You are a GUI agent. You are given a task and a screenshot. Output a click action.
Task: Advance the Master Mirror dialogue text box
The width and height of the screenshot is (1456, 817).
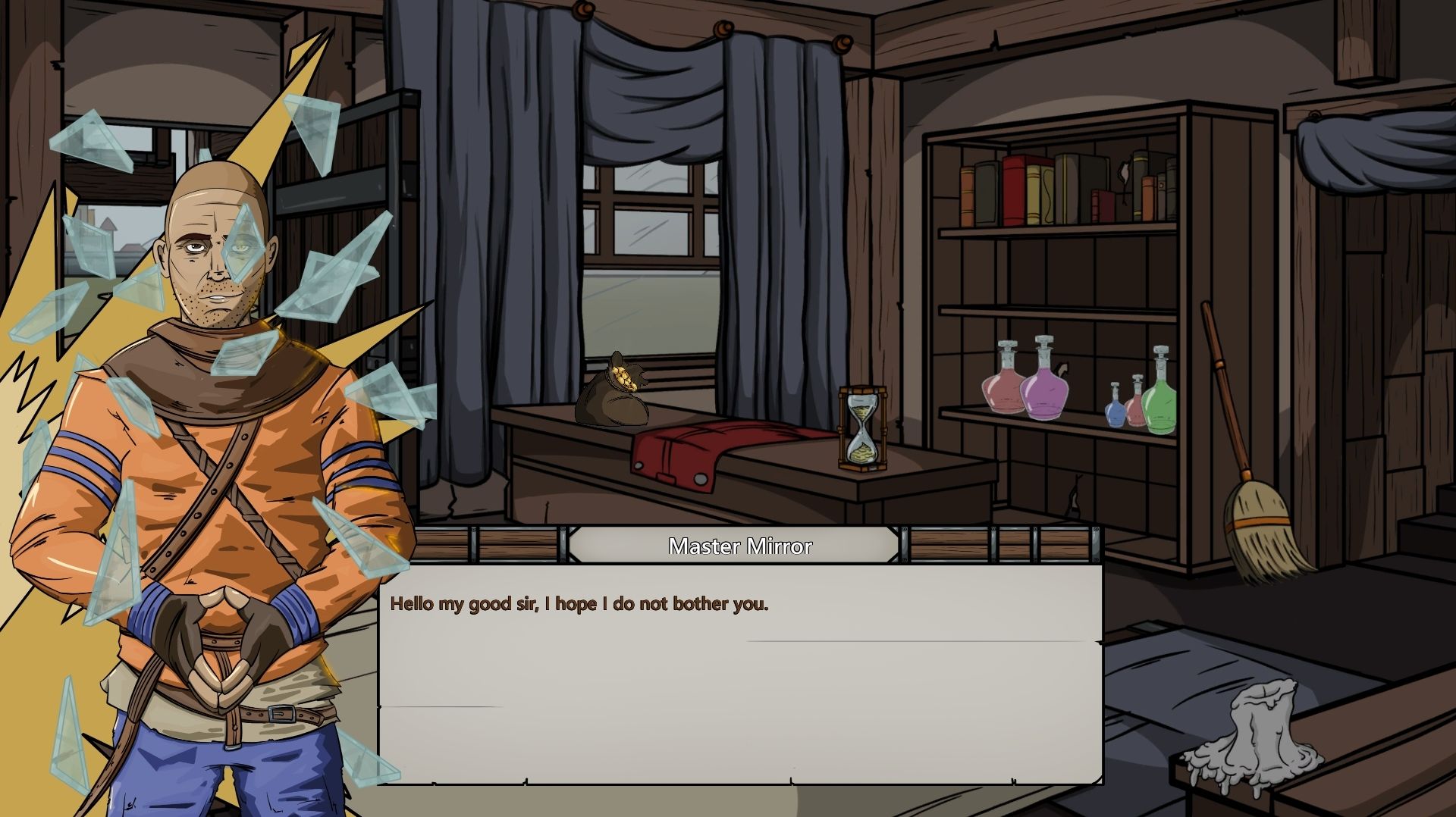pos(739,674)
